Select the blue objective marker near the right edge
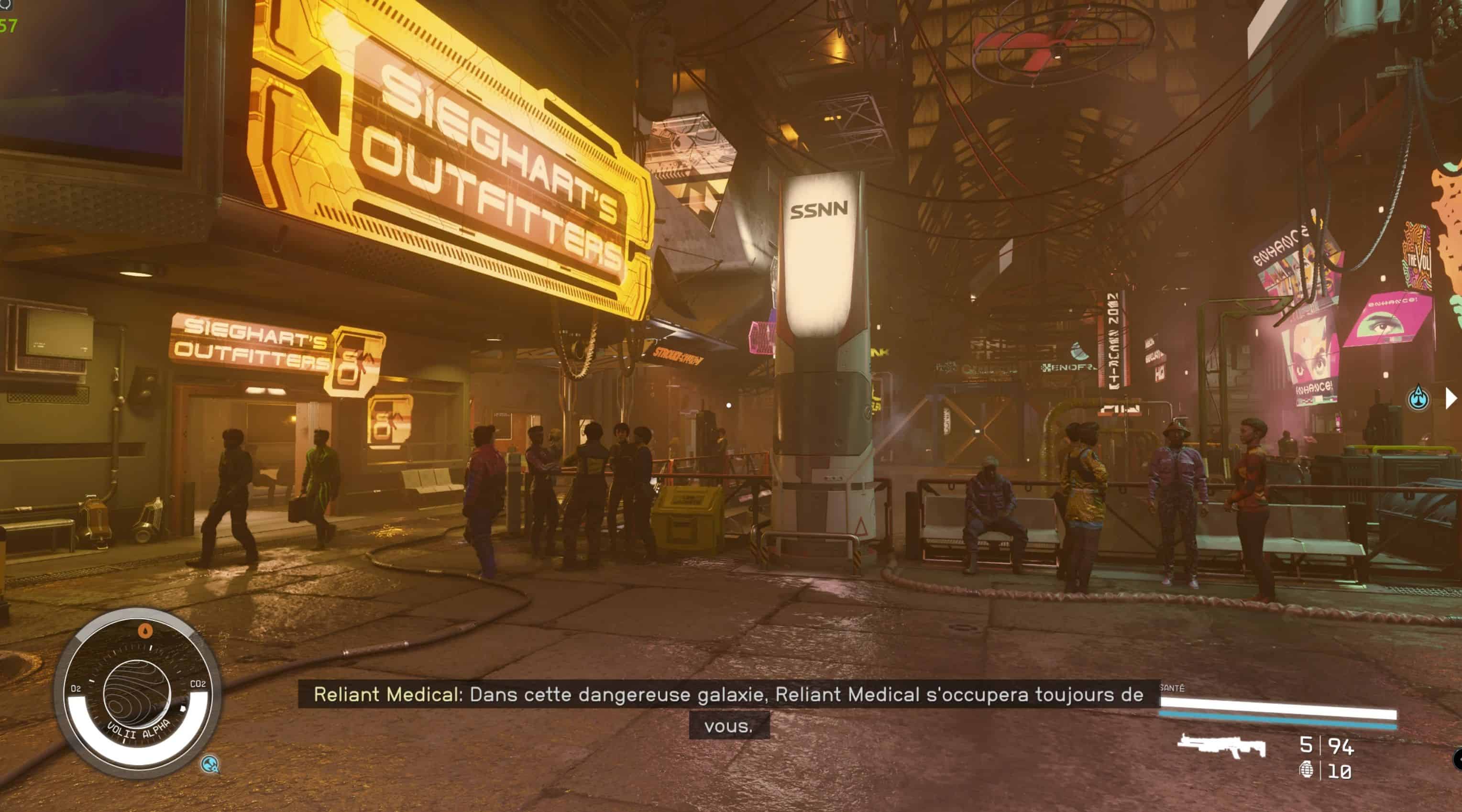 (x=1419, y=398)
